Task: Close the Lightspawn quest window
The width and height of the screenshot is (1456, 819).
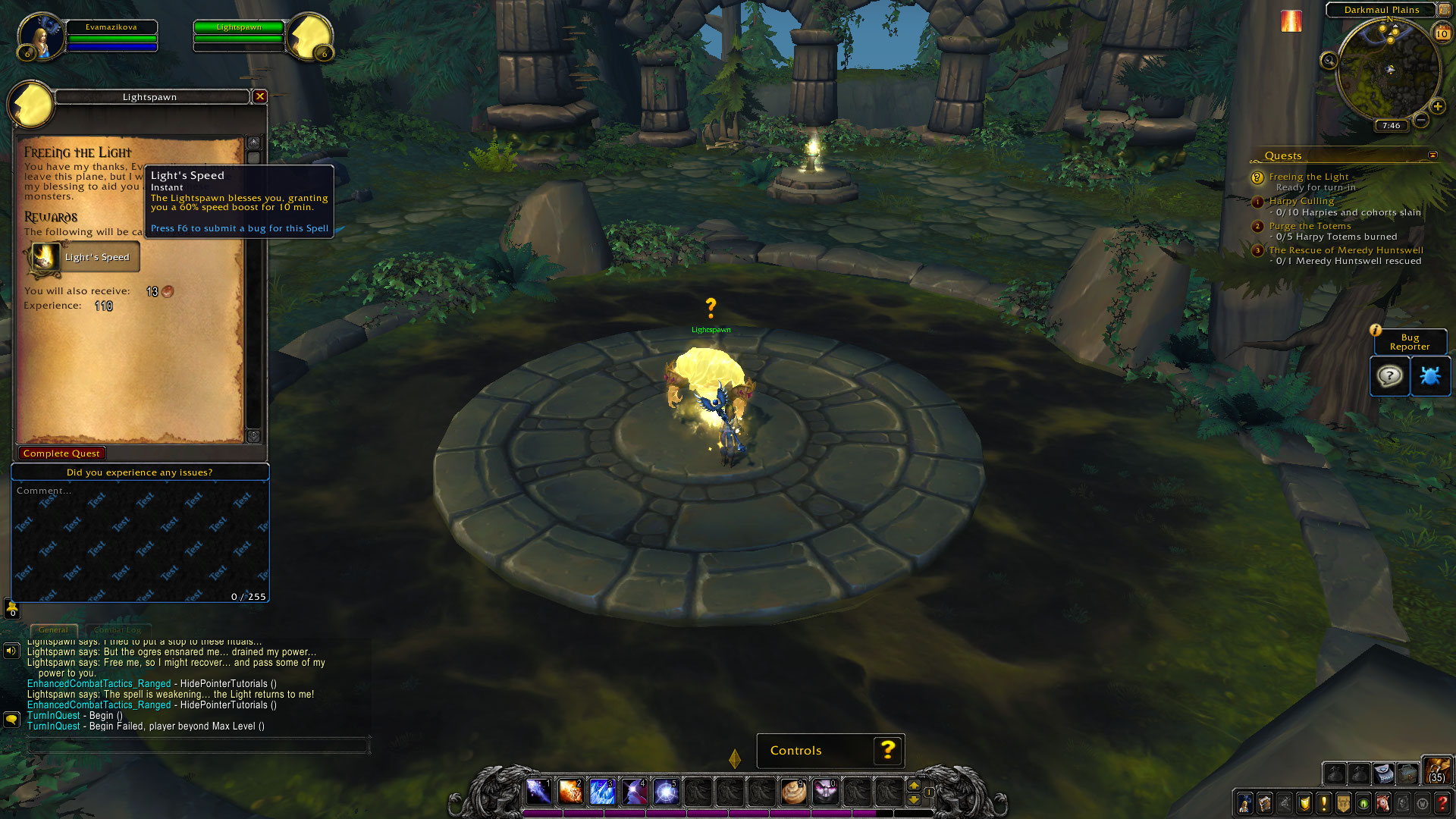Action: (x=260, y=96)
